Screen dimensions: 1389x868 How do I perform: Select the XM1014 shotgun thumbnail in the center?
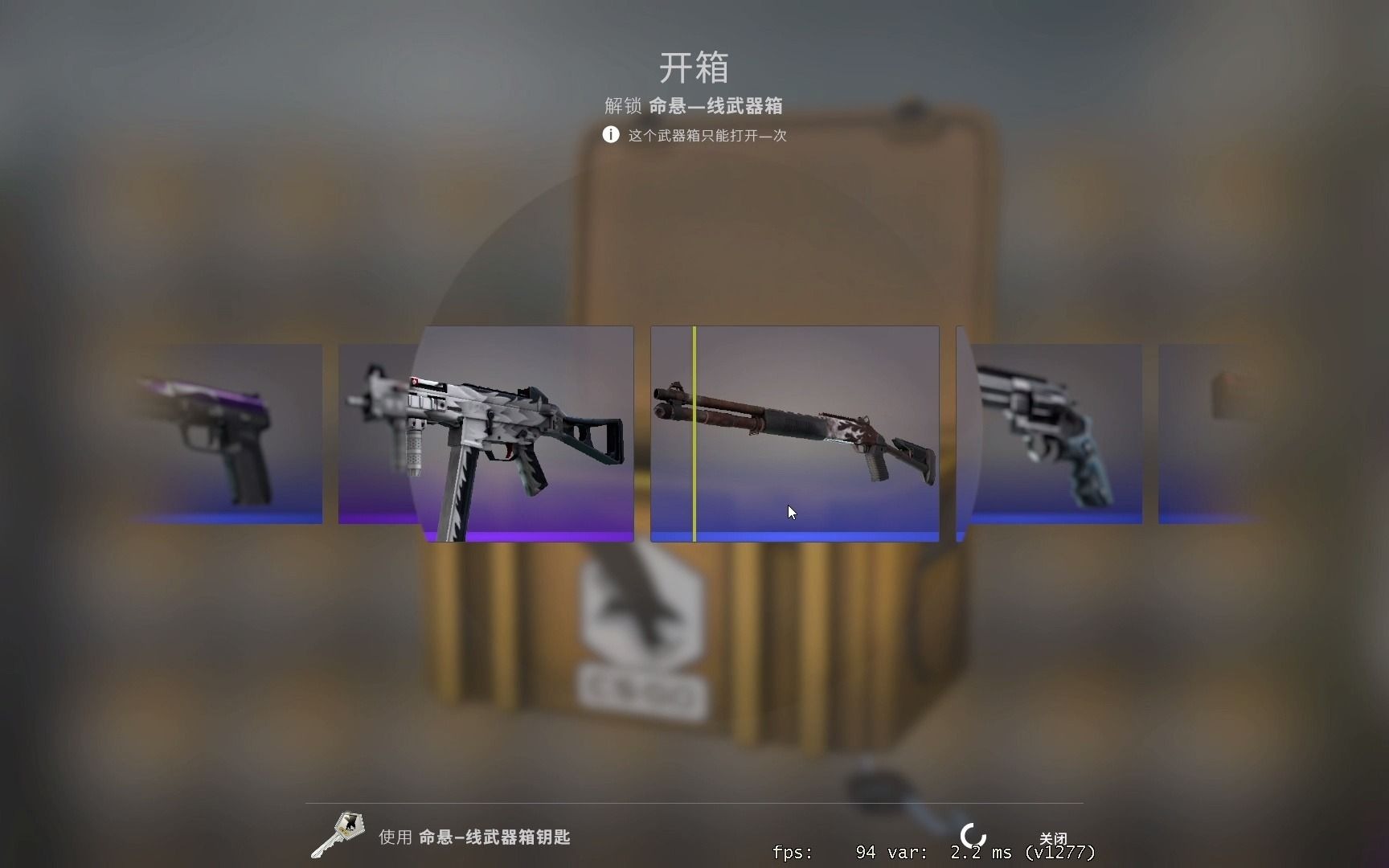click(x=793, y=434)
